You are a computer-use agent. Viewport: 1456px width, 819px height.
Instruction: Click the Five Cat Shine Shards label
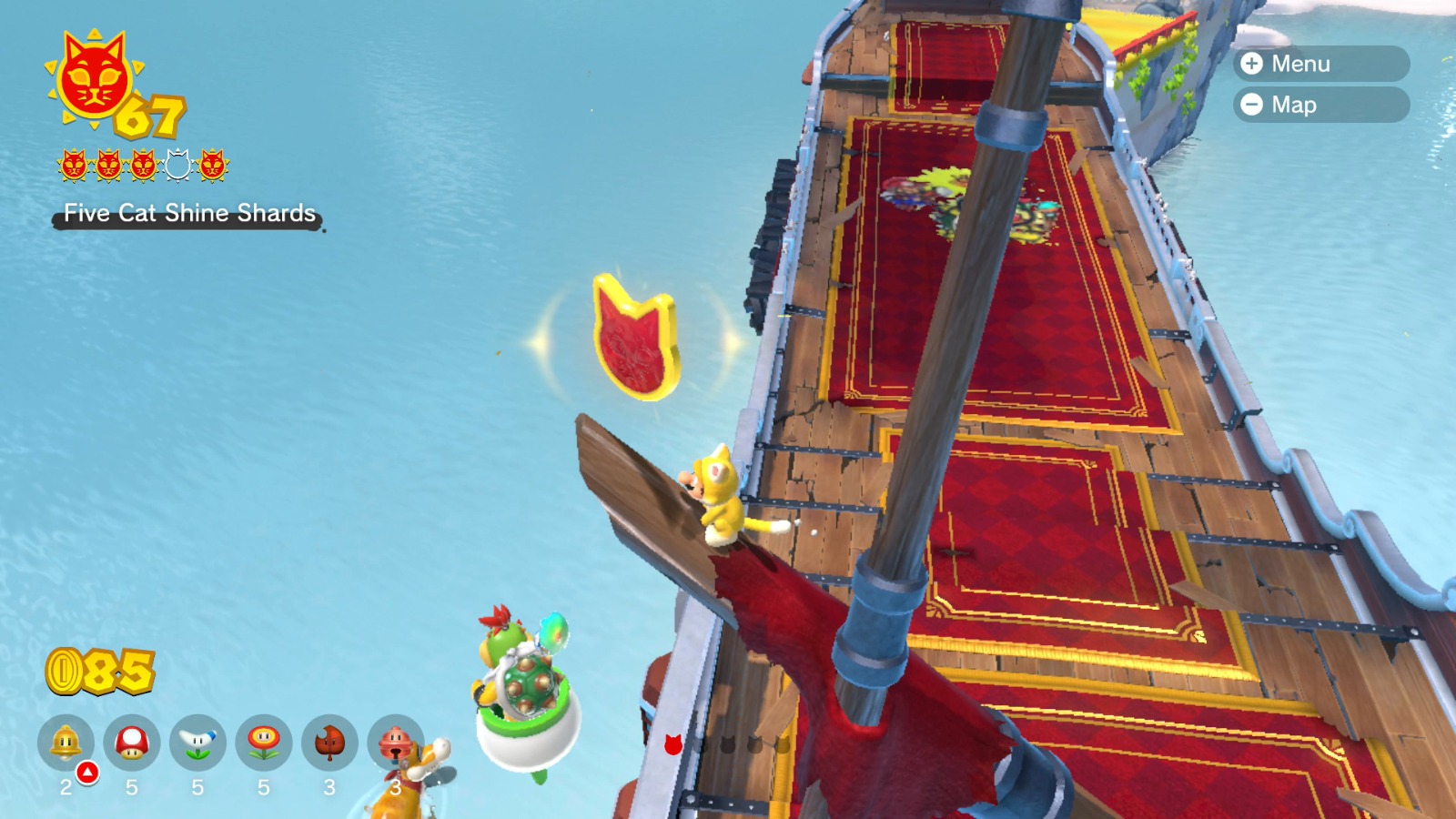pyautogui.click(x=187, y=216)
